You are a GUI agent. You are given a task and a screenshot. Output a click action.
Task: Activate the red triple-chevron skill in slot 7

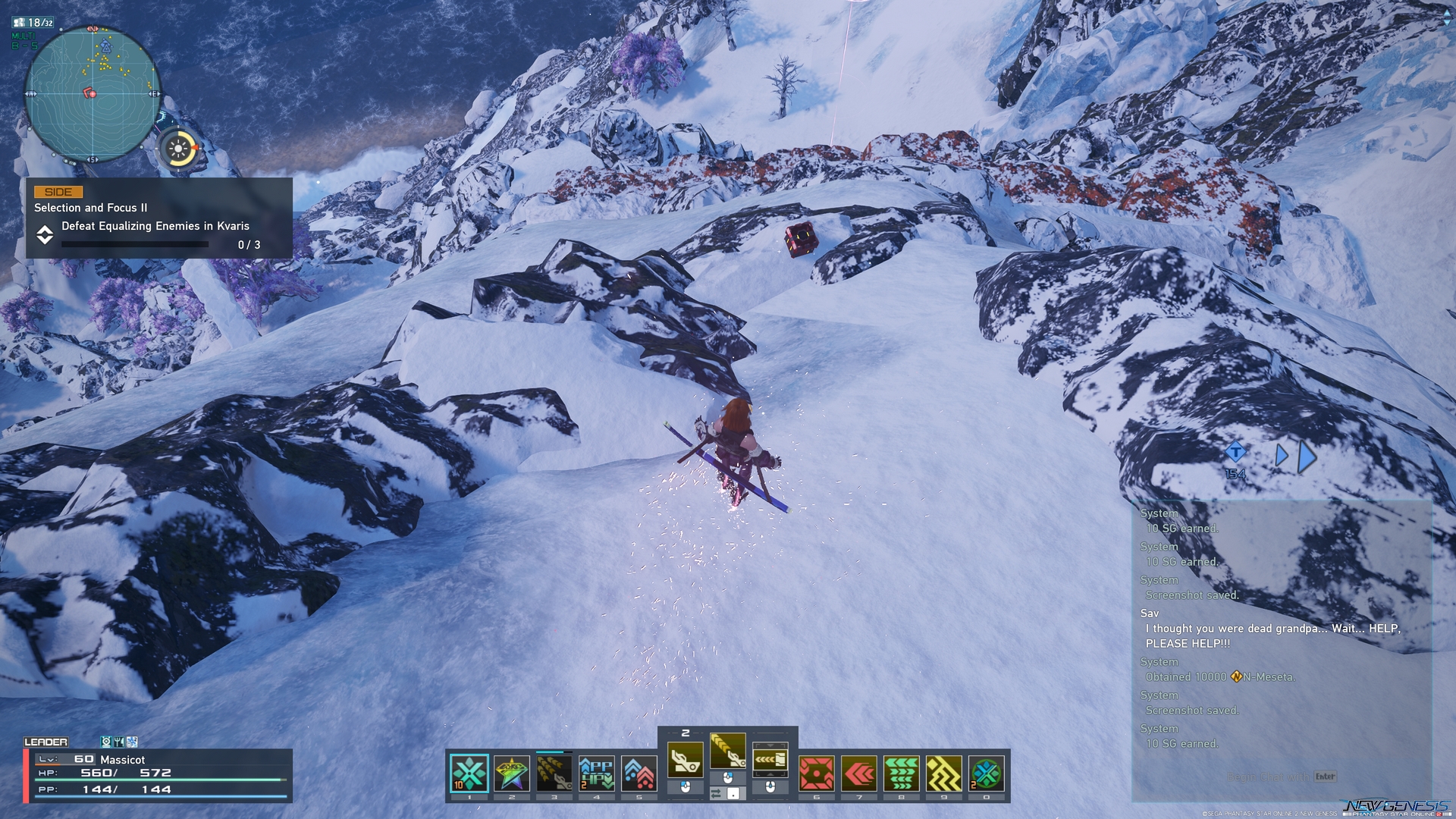click(859, 773)
